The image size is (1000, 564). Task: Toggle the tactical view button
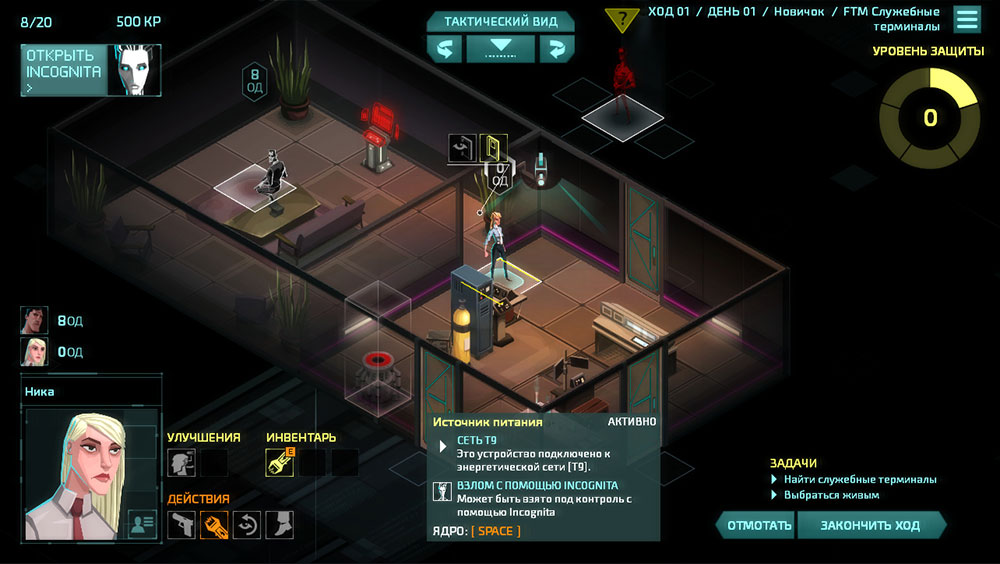(x=500, y=22)
